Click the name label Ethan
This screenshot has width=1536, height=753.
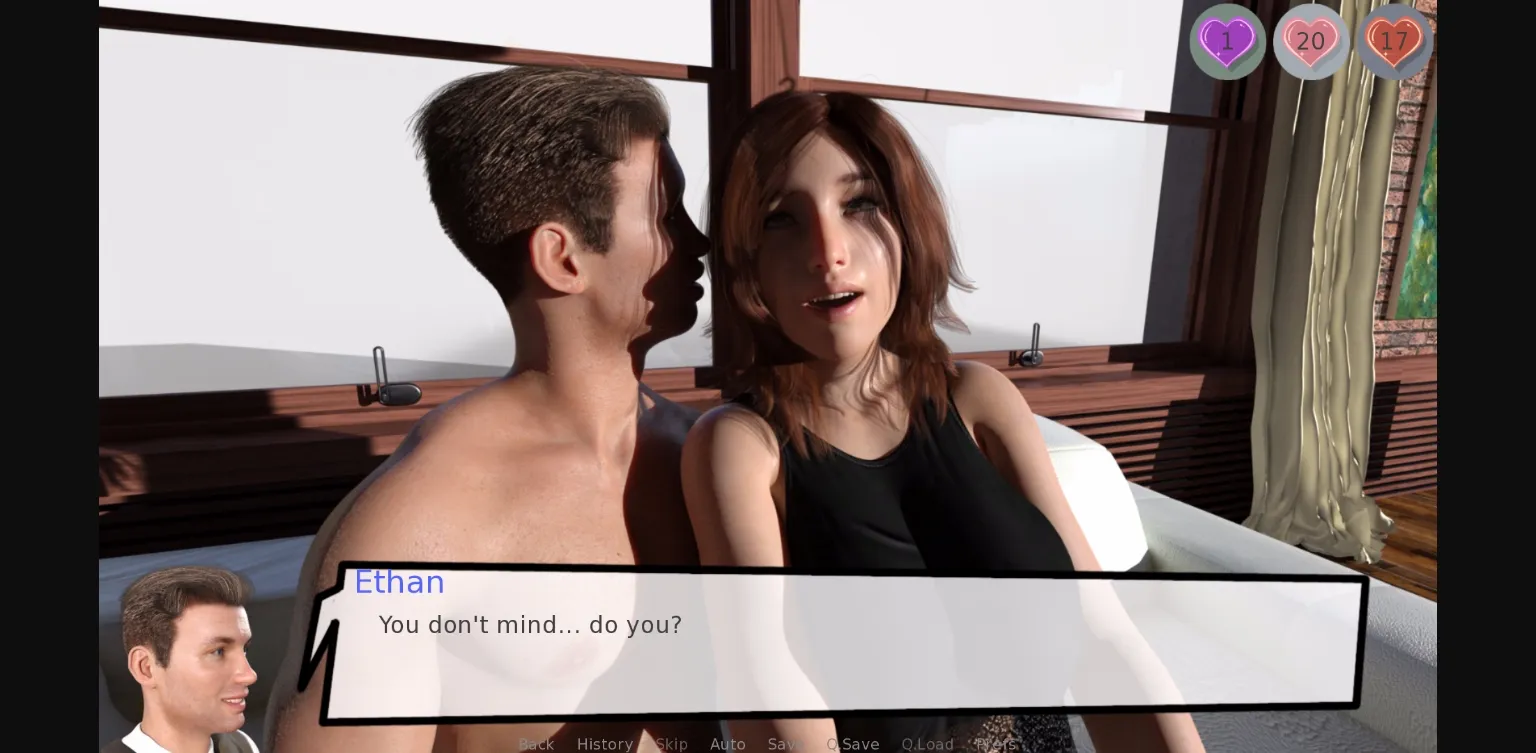coord(399,582)
